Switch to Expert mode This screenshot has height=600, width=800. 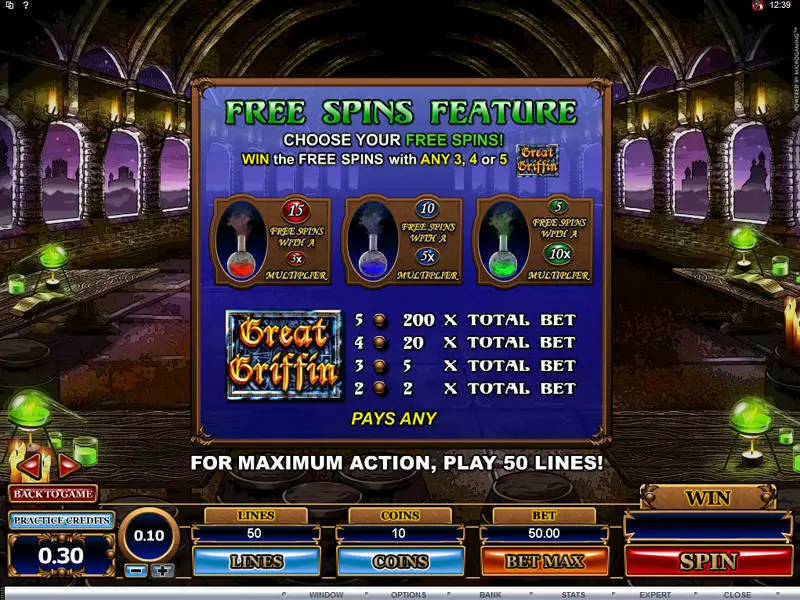(x=656, y=594)
